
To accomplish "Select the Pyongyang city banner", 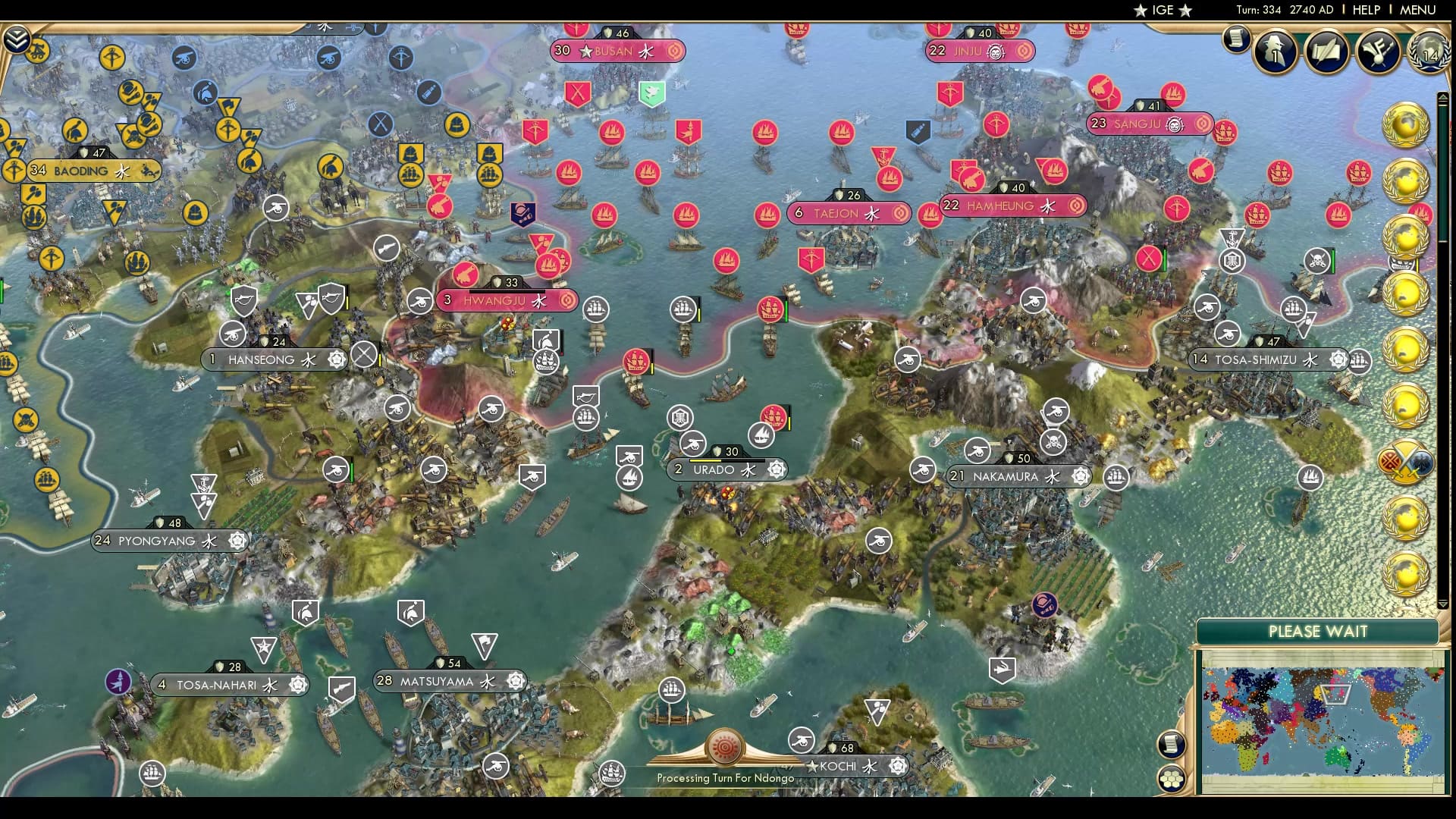I will [x=167, y=541].
